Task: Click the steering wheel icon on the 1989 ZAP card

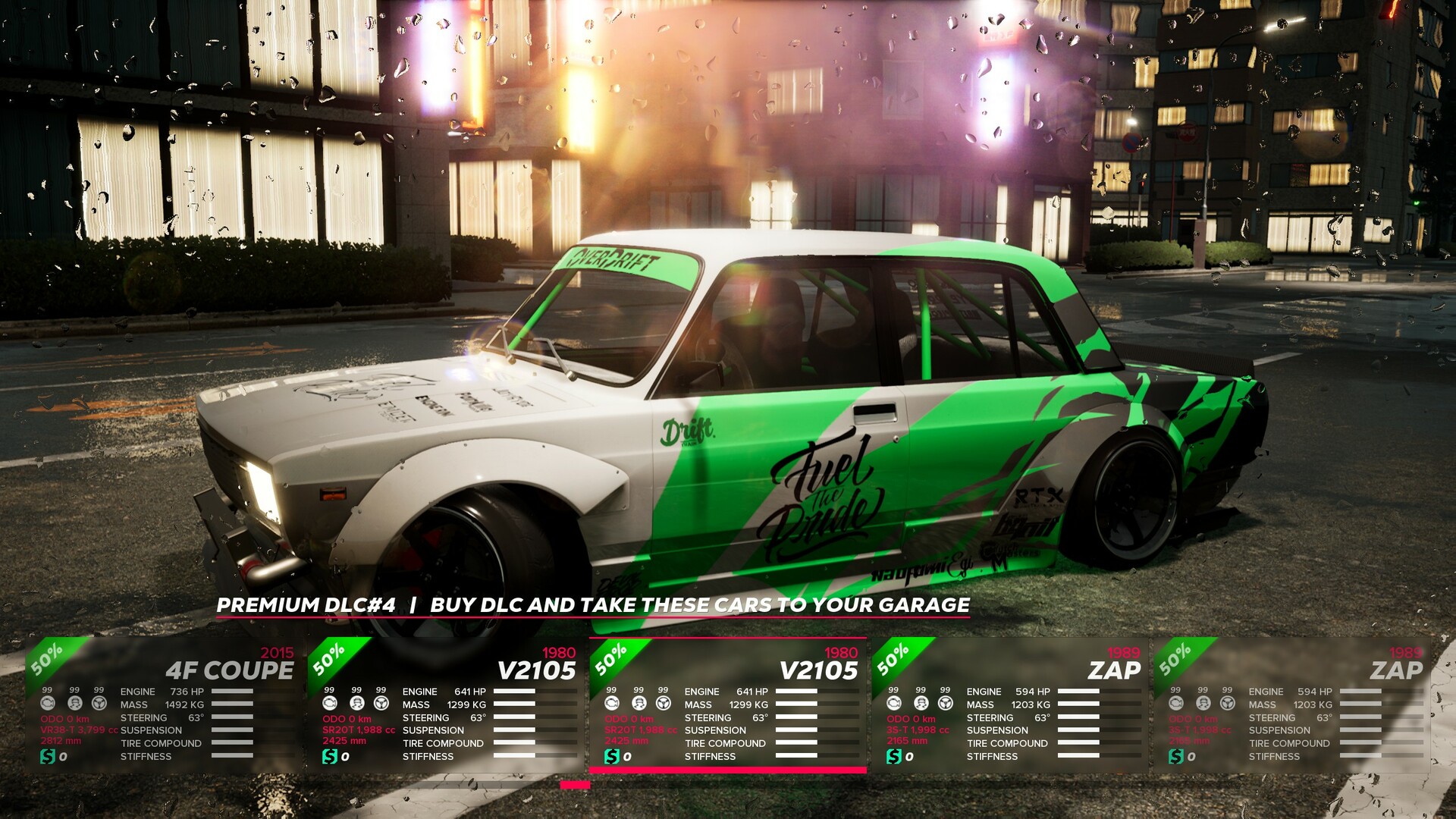Action: point(945,704)
